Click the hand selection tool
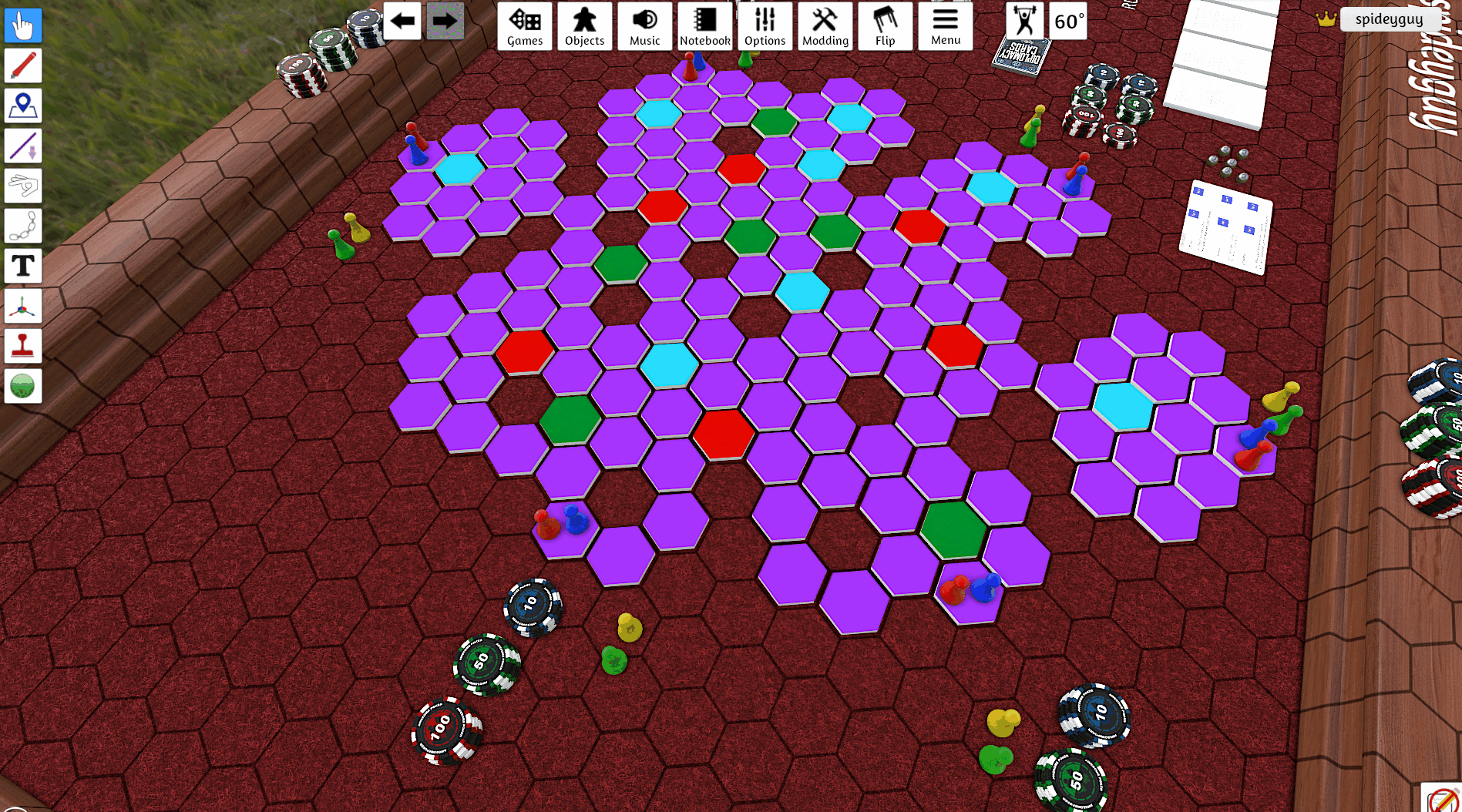Image resolution: width=1462 pixels, height=812 pixels. (x=22, y=25)
